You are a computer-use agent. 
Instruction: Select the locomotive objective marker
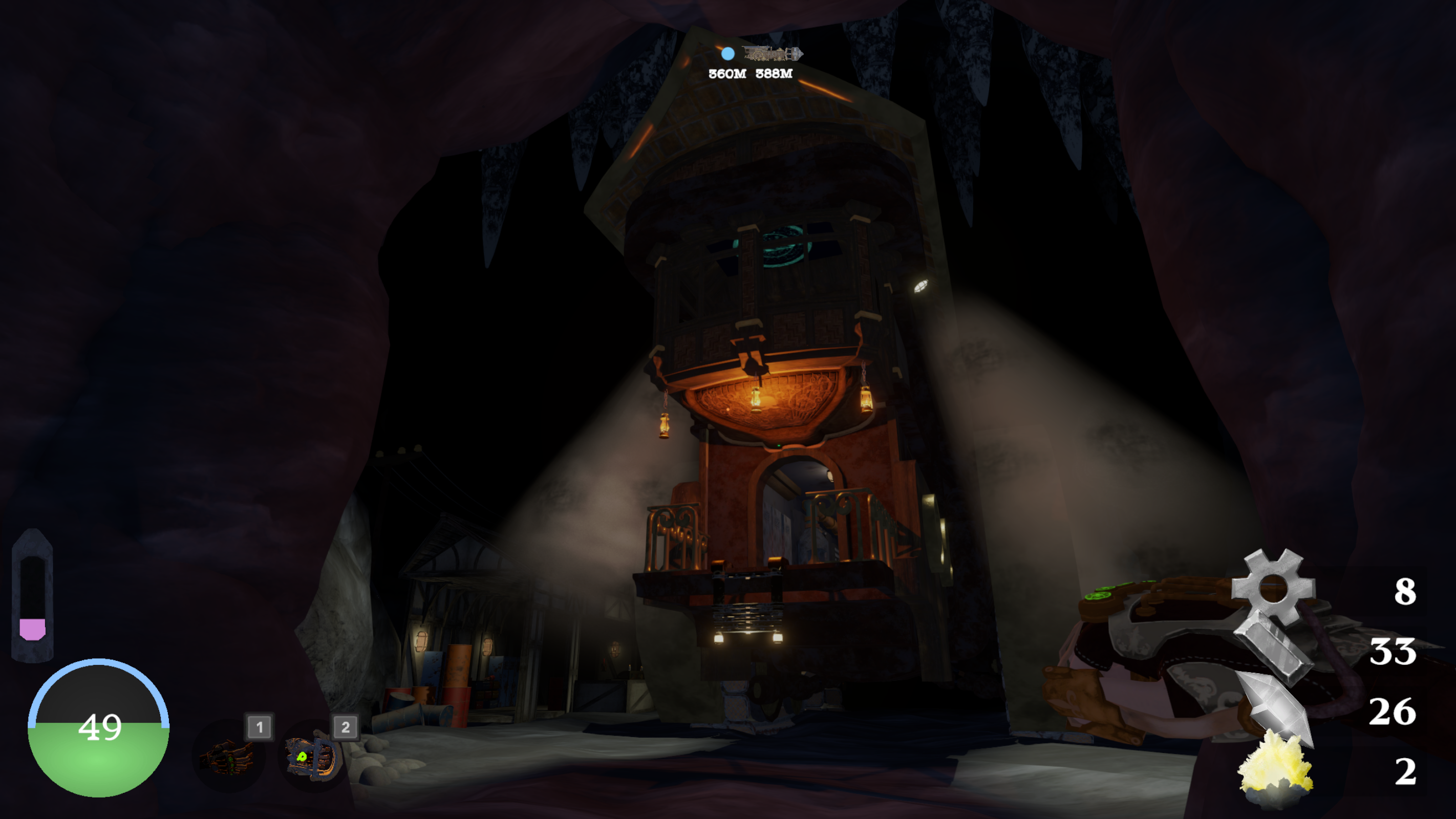(773, 54)
